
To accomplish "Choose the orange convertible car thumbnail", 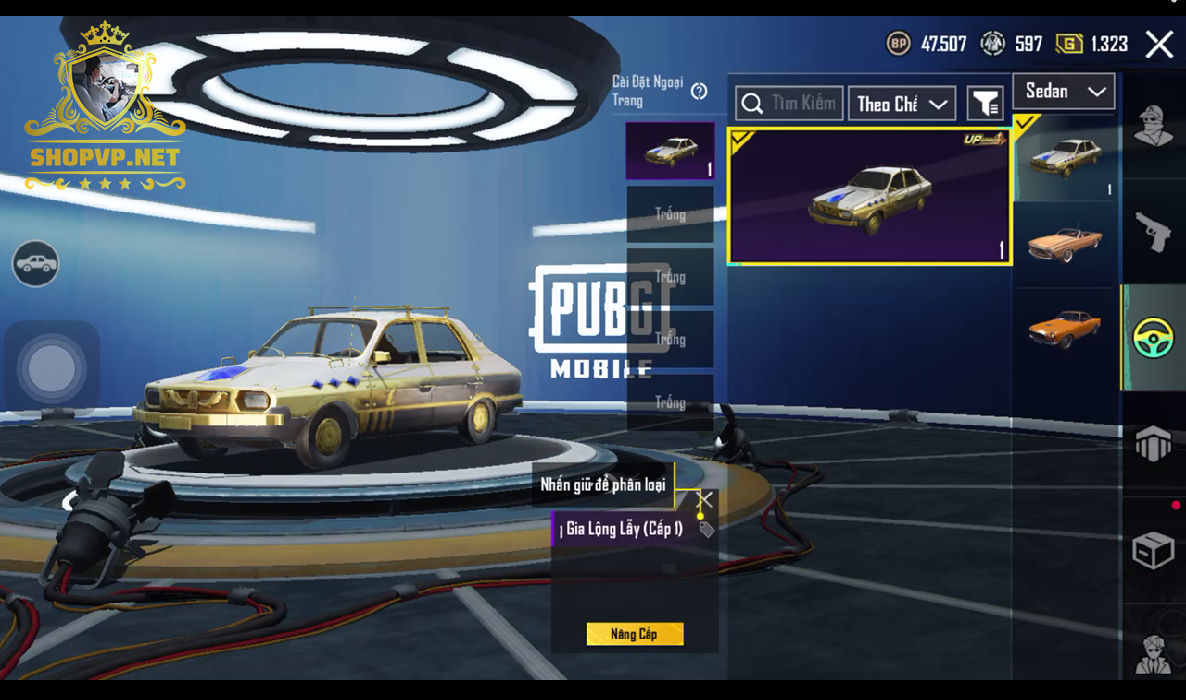I will (1064, 243).
